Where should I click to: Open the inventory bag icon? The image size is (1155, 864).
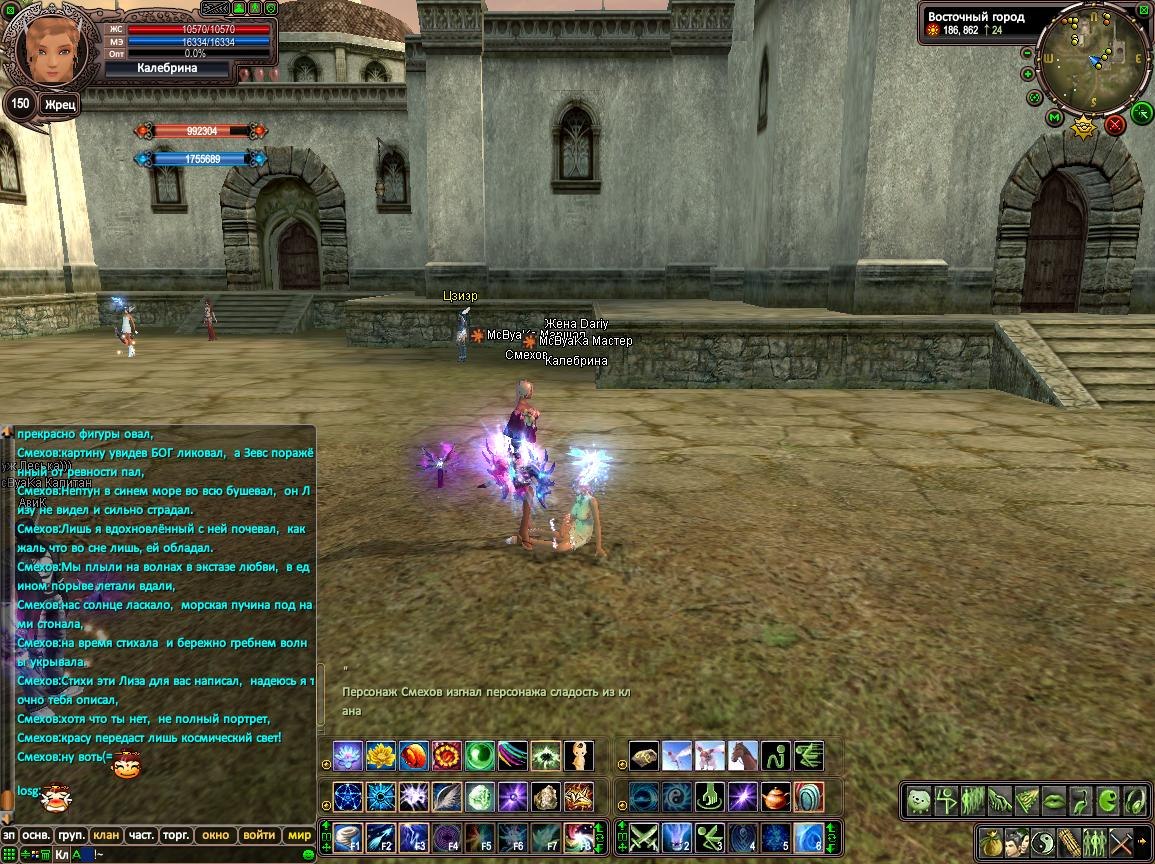[991, 840]
